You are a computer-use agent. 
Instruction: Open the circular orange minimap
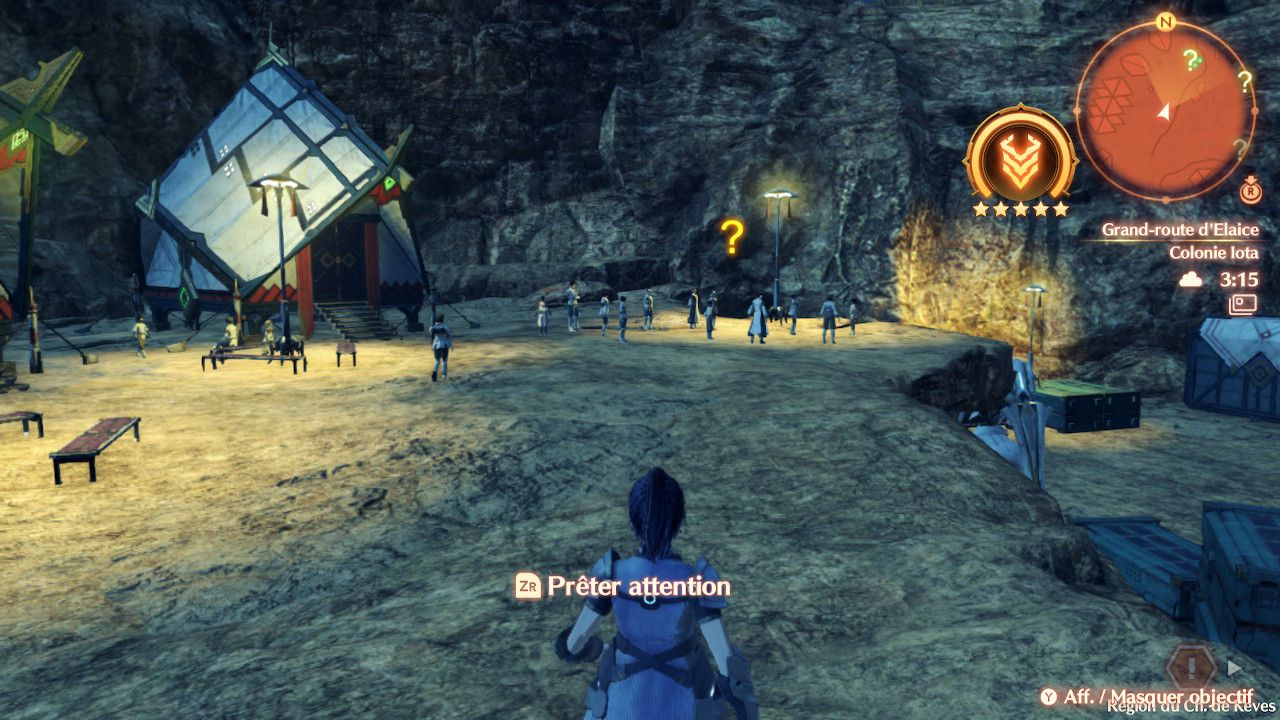(x=1164, y=110)
